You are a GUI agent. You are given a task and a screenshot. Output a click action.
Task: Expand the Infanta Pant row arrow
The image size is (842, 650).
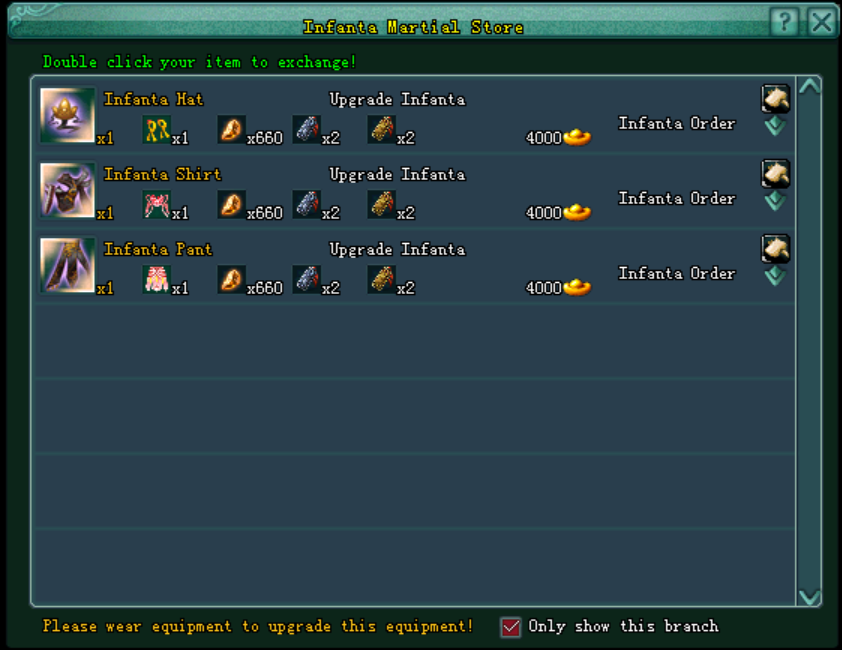[775, 277]
